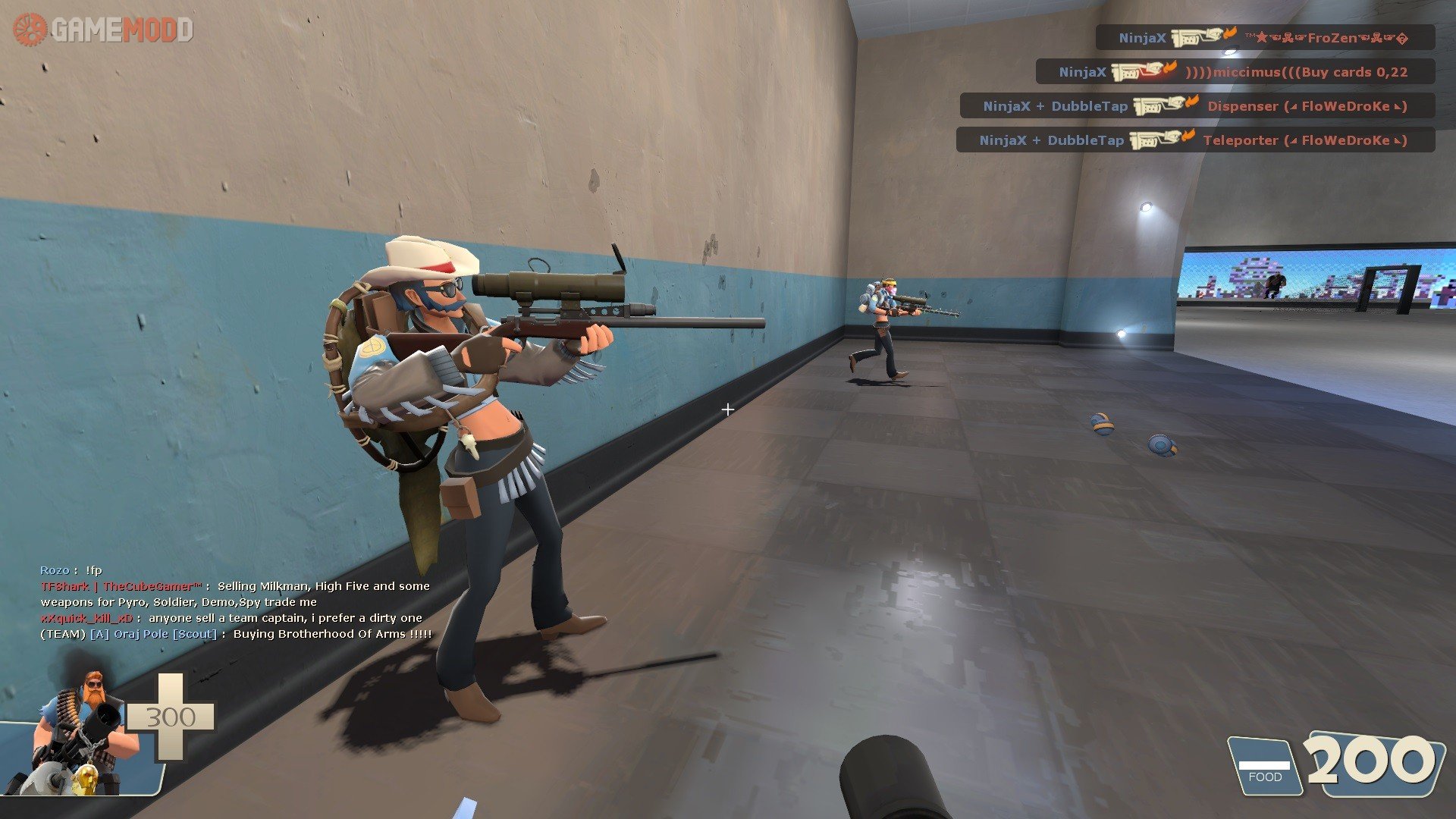Select the NinjaX kills FroZen feed entry

[1264, 37]
